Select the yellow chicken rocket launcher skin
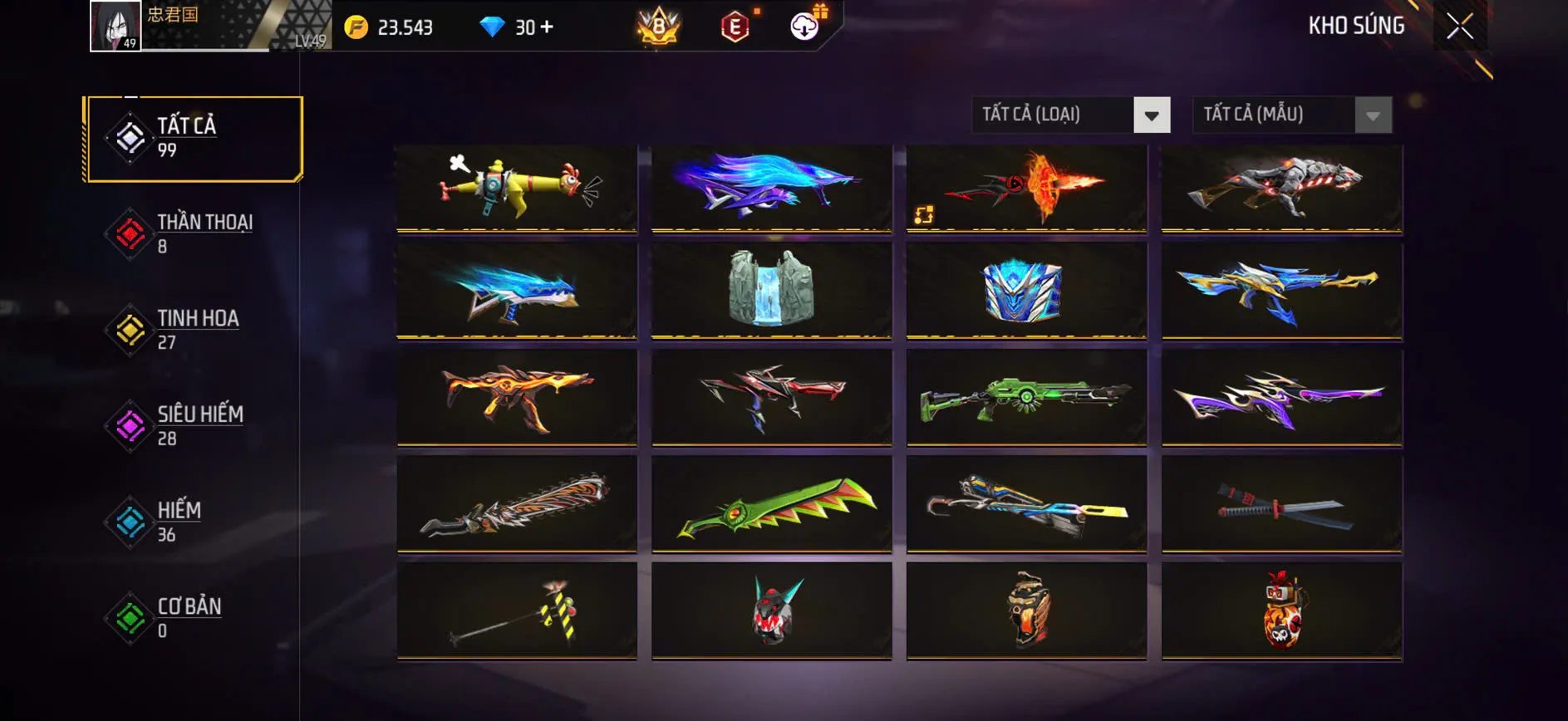 tap(516, 184)
